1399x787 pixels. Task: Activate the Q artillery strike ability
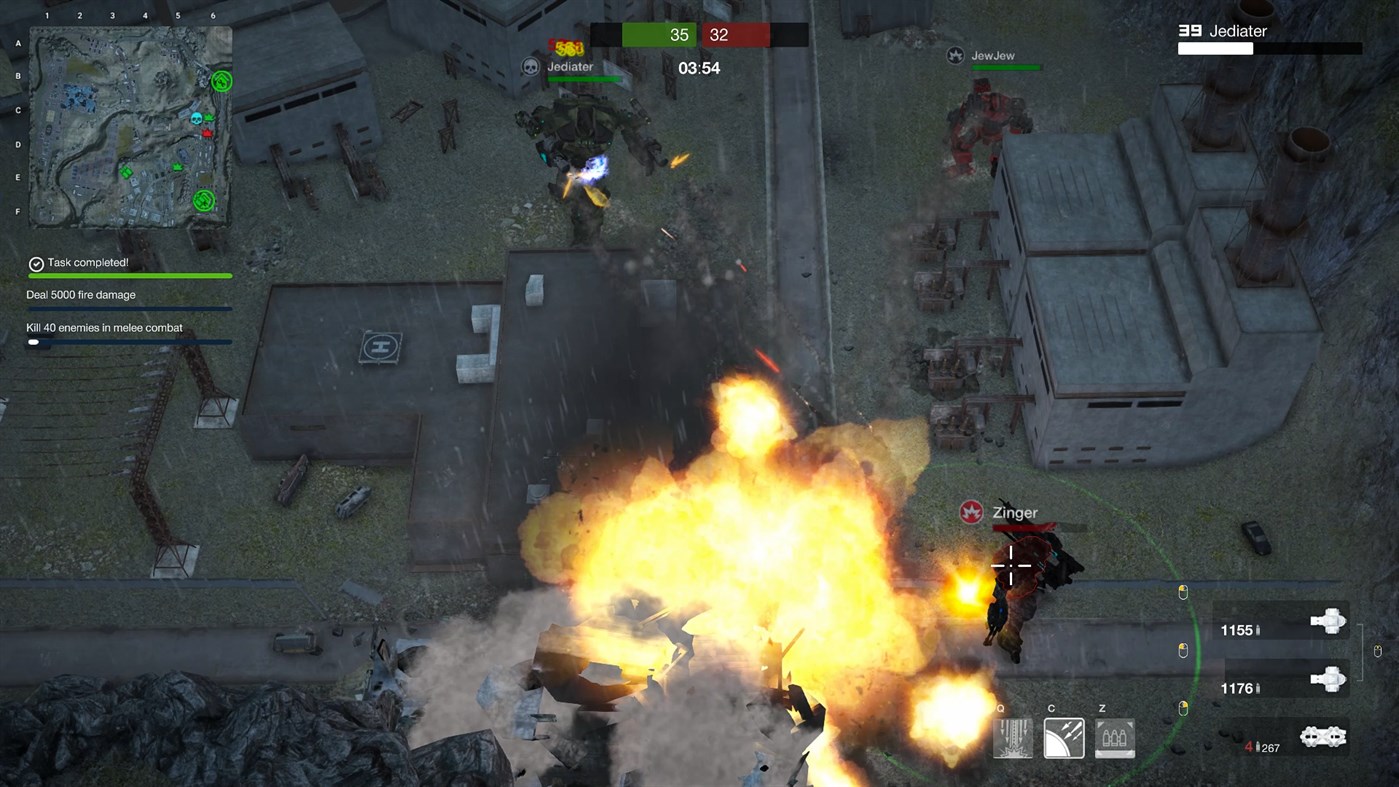1012,738
